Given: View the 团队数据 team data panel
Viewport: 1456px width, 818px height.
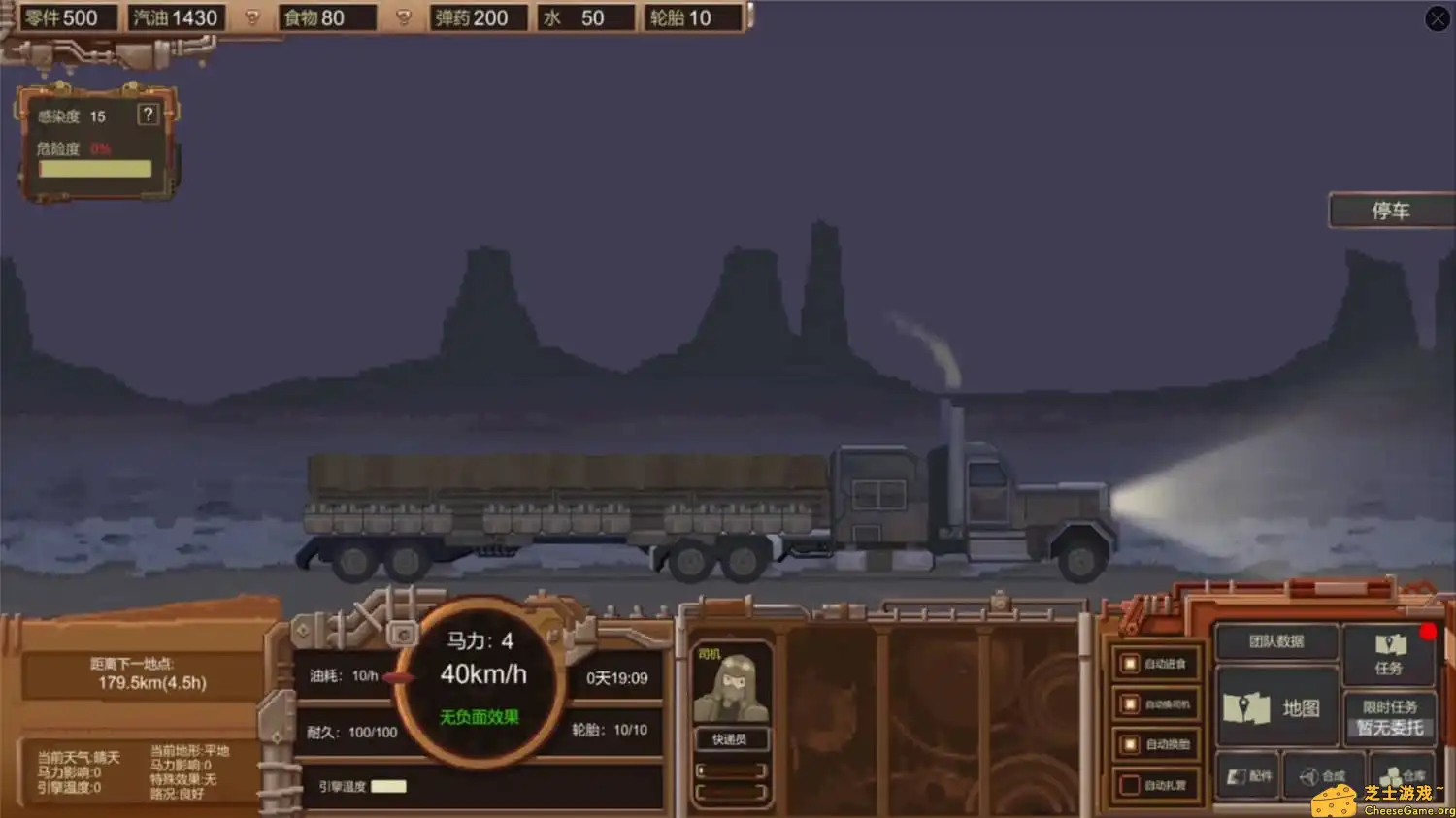Looking at the screenshot, I should (x=1276, y=642).
